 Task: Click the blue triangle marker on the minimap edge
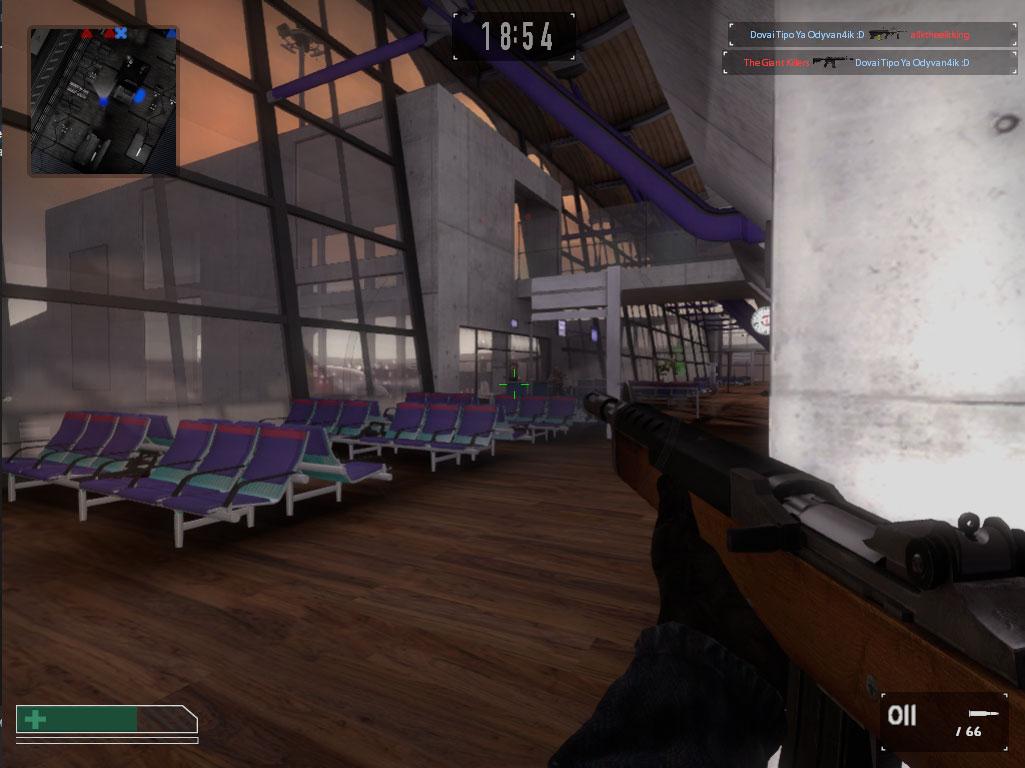click(171, 34)
